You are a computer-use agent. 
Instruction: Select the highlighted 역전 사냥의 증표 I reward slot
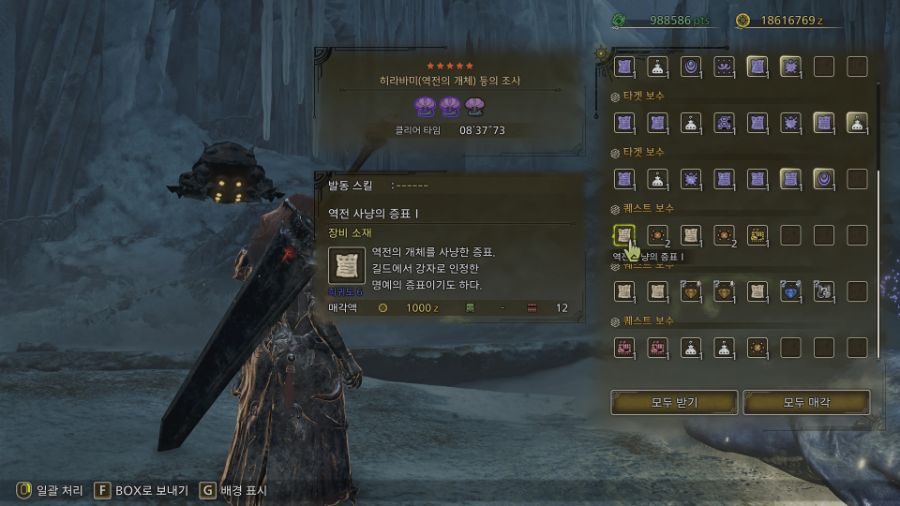pos(625,236)
